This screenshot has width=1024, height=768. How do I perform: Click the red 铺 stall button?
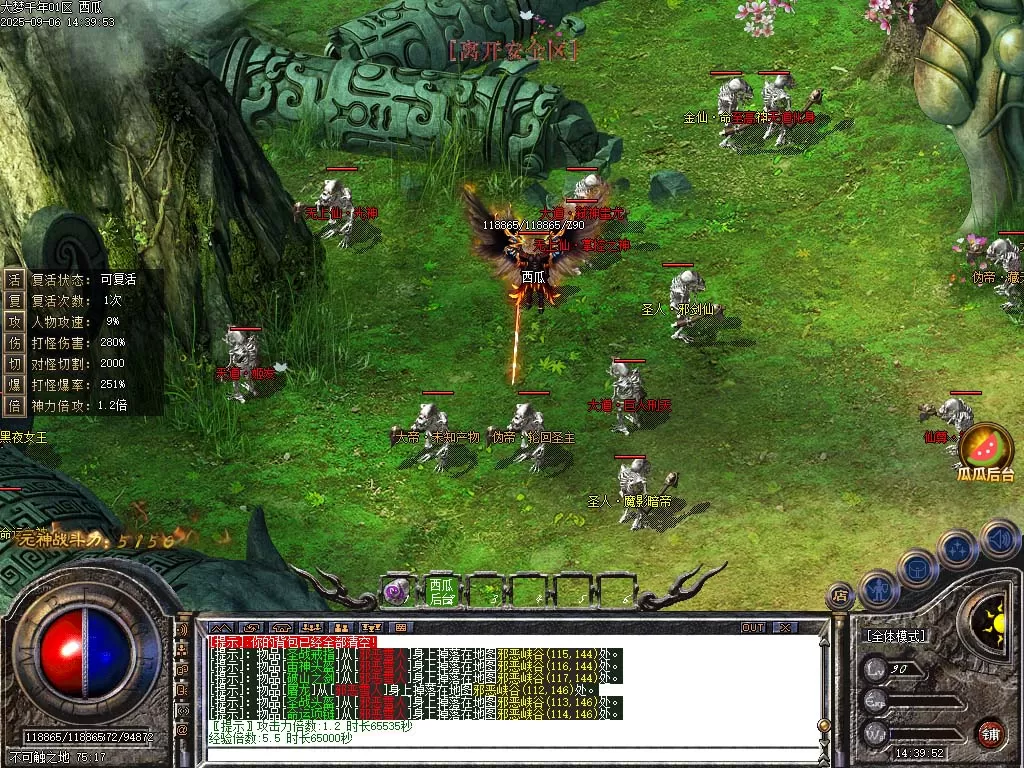point(990,733)
